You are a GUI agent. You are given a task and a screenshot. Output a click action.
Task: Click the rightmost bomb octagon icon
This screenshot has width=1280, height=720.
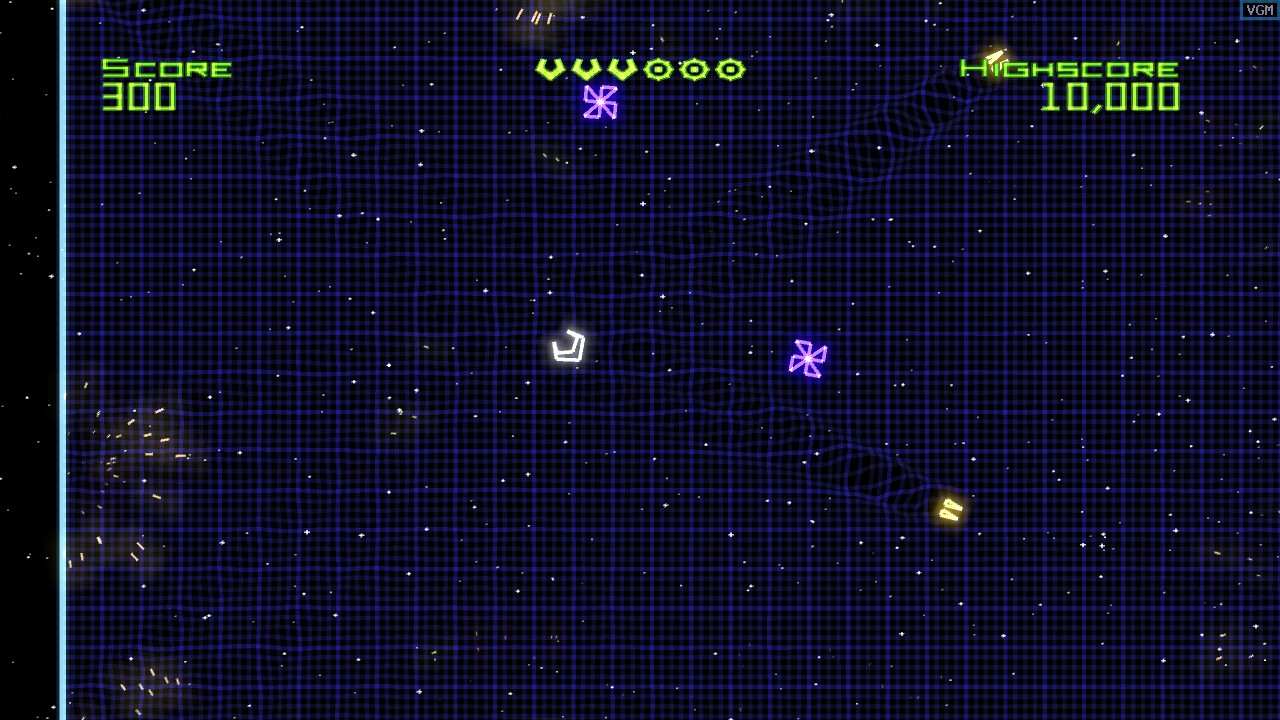click(x=729, y=69)
